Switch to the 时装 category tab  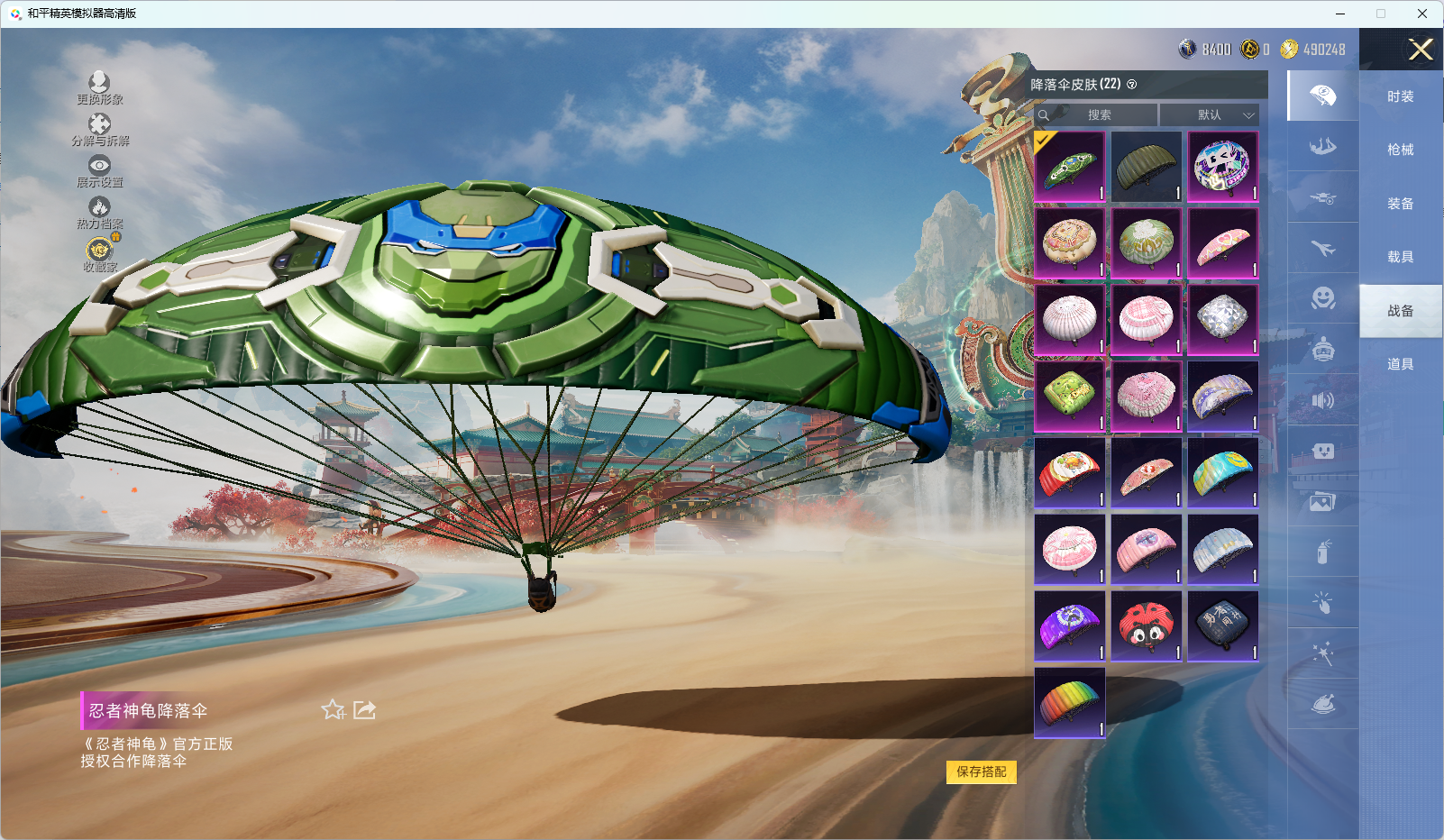[1400, 96]
